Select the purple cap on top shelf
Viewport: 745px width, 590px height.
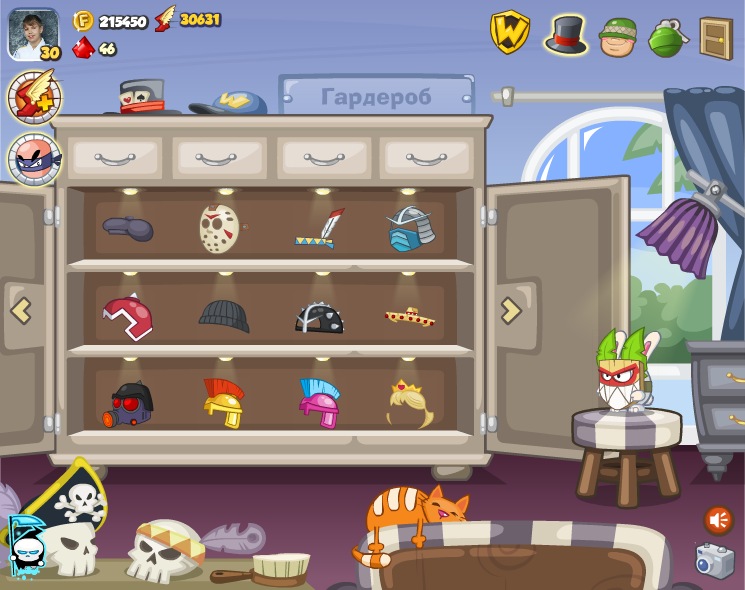tap(128, 229)
